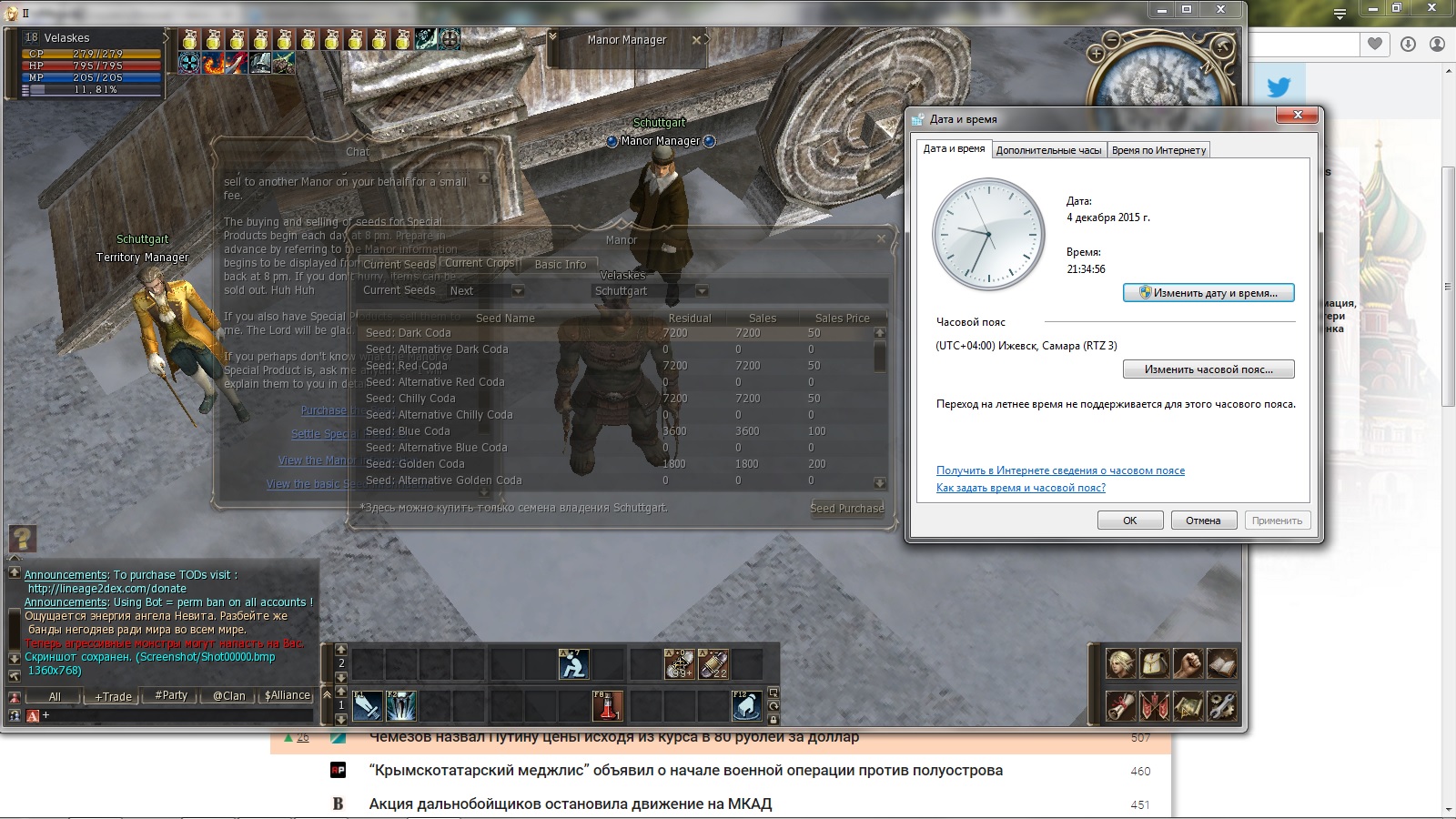
Task: Open the Schuttgart manor dropdown
Action: pos(702,291)
